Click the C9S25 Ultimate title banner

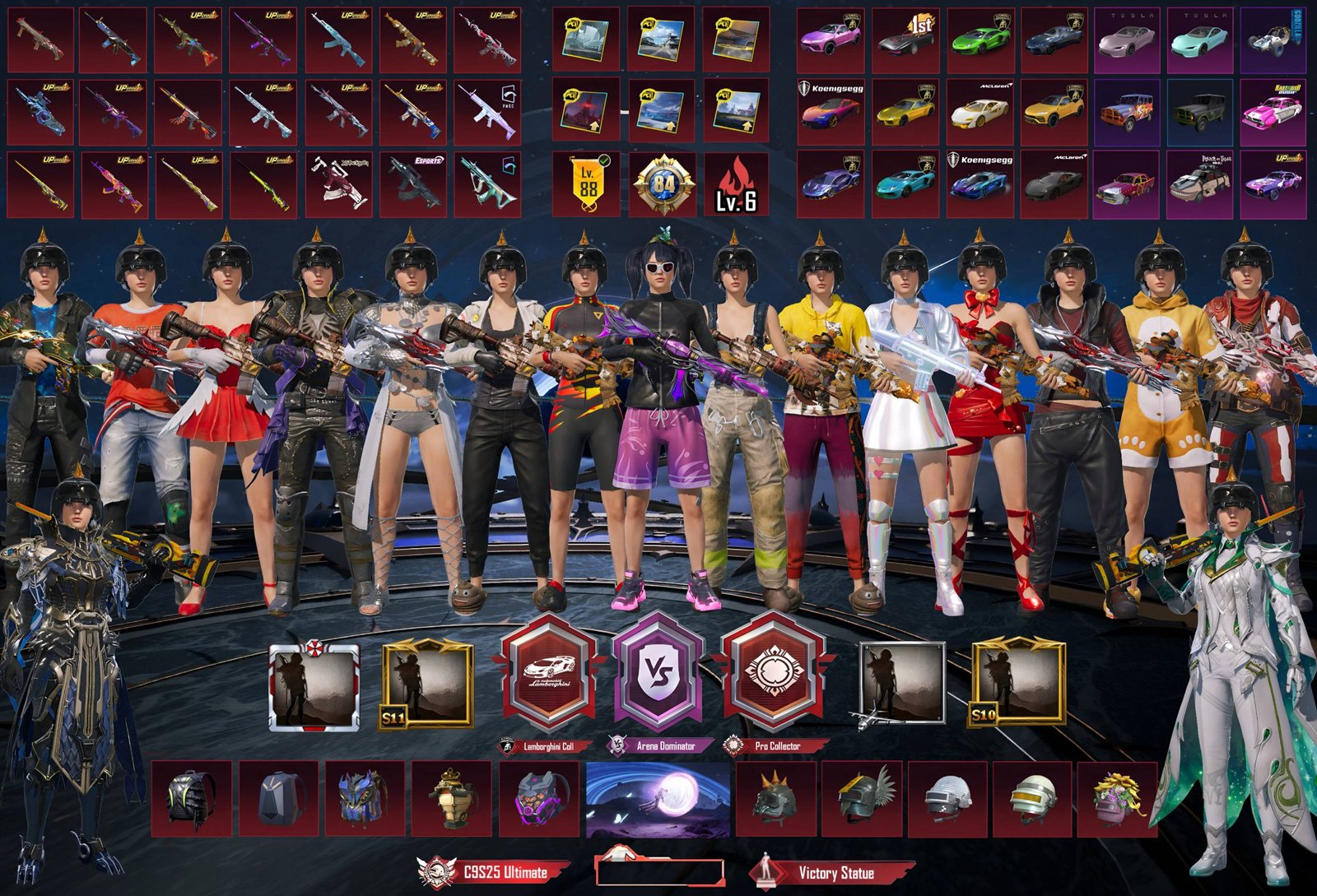tap(494, 872)
